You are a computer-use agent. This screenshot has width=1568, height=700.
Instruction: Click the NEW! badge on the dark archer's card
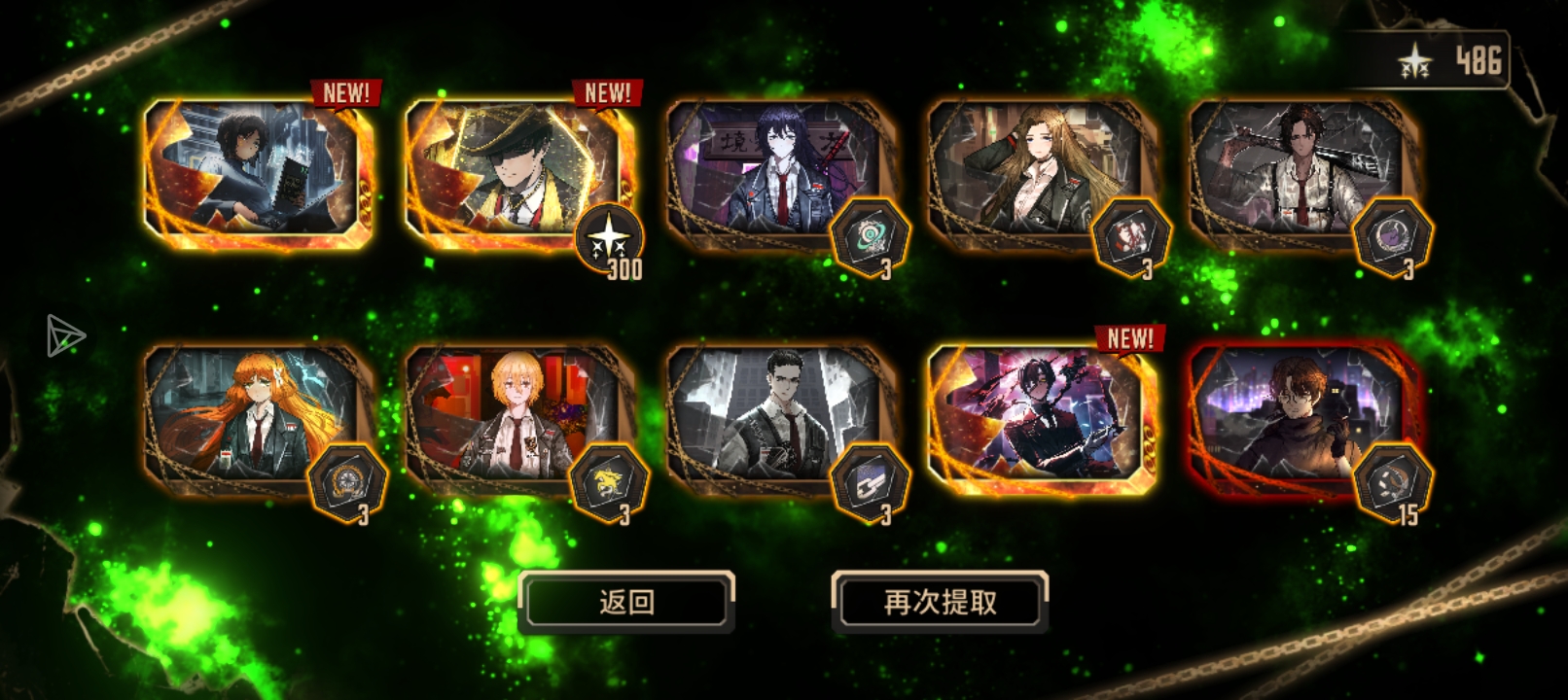pyautogui.click(x=1128, y=339)
